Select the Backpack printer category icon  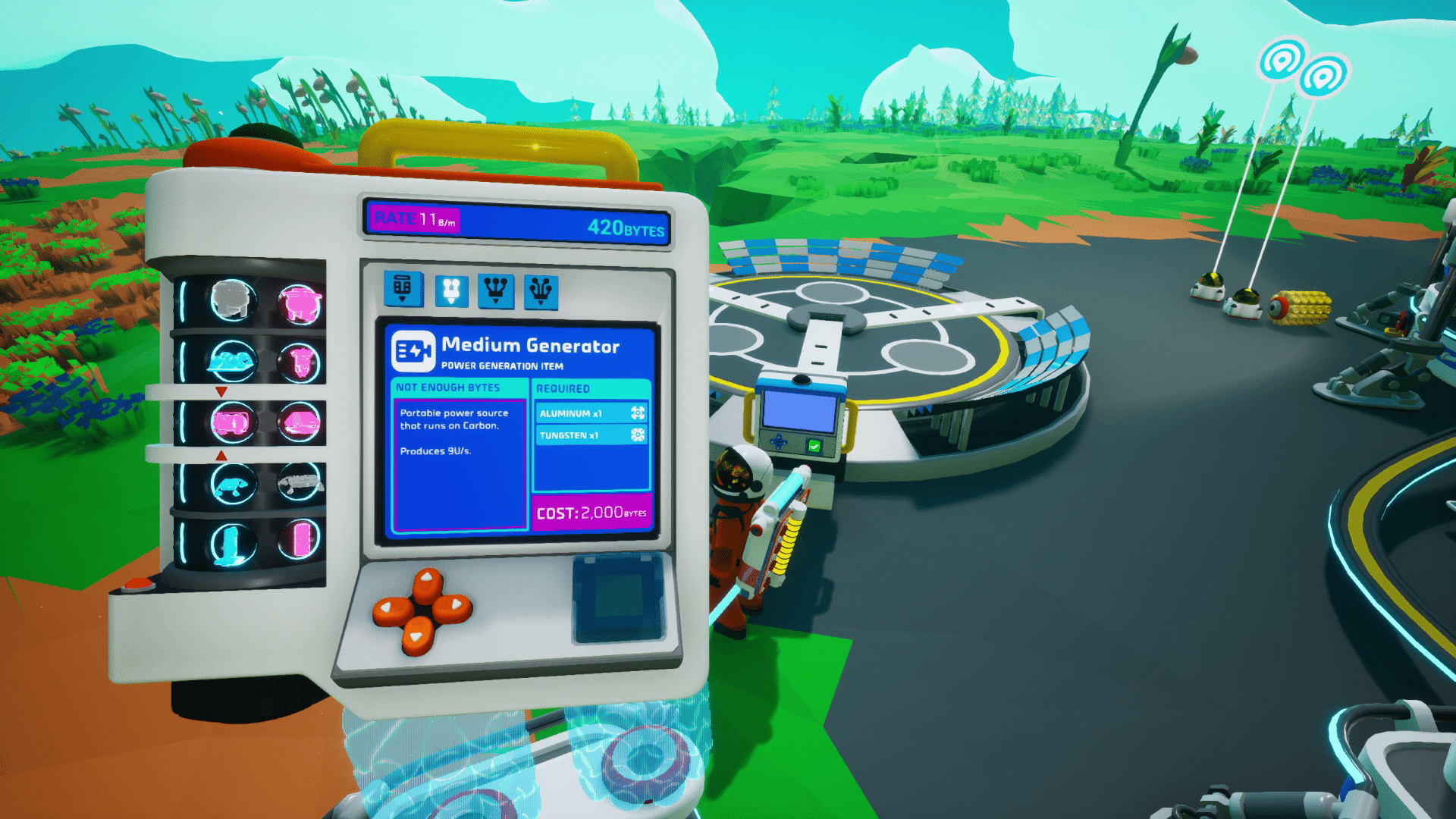click(x=403, y=289)
